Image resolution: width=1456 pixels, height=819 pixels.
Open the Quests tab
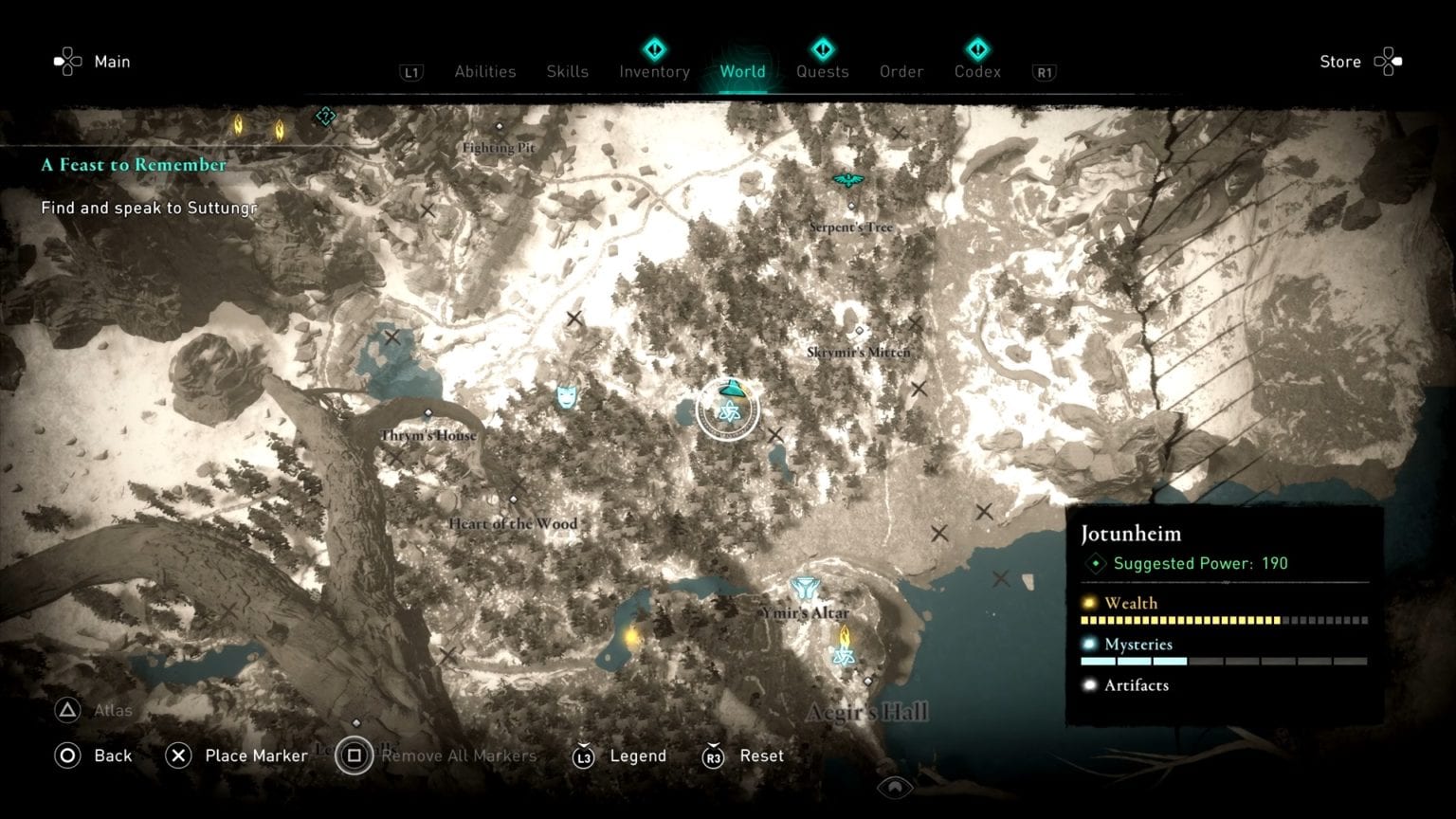click(x=822, y=72)
